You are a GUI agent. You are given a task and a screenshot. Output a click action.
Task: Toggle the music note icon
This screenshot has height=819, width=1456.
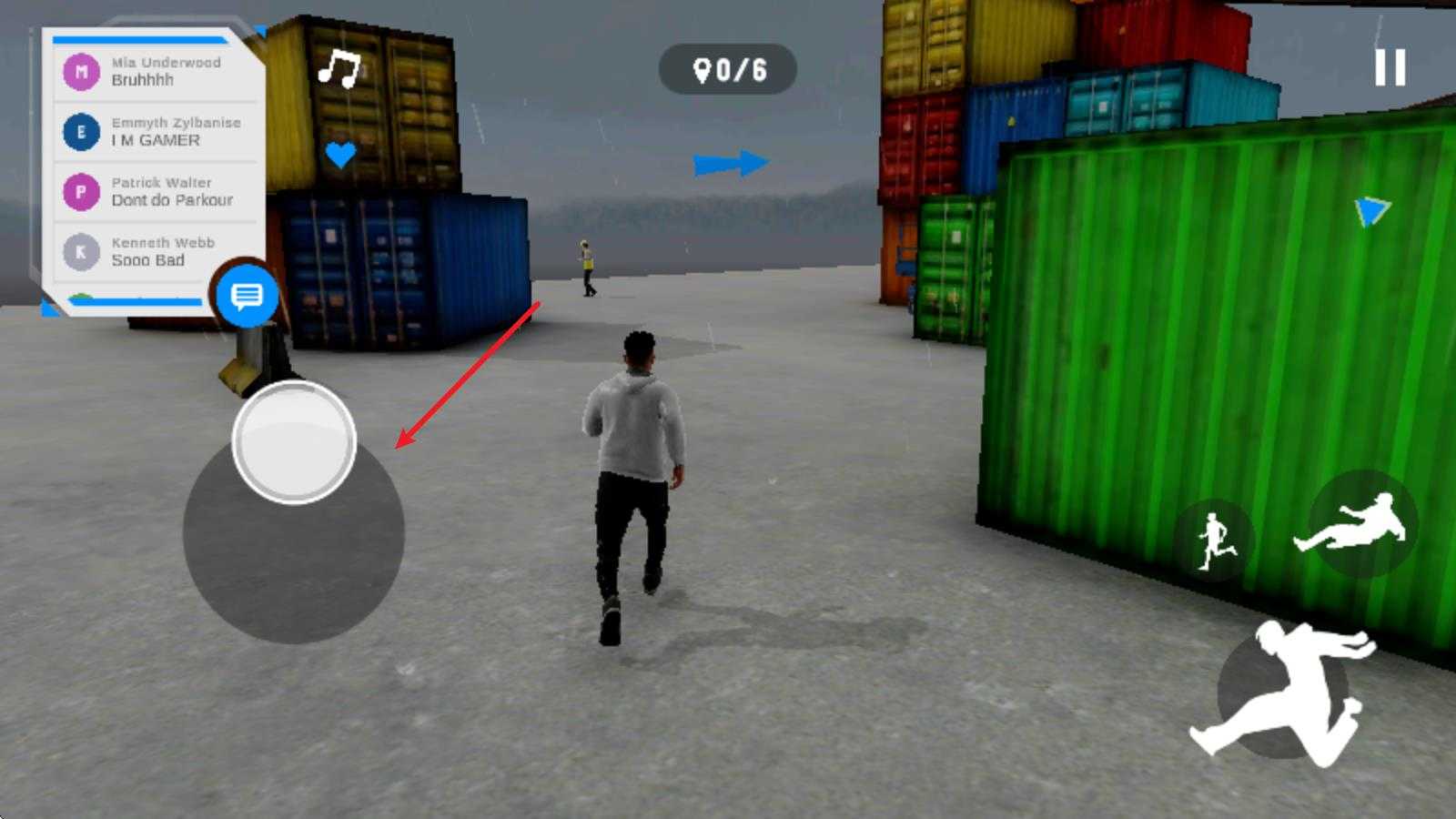pyautogui.click(x=339, y=68)
